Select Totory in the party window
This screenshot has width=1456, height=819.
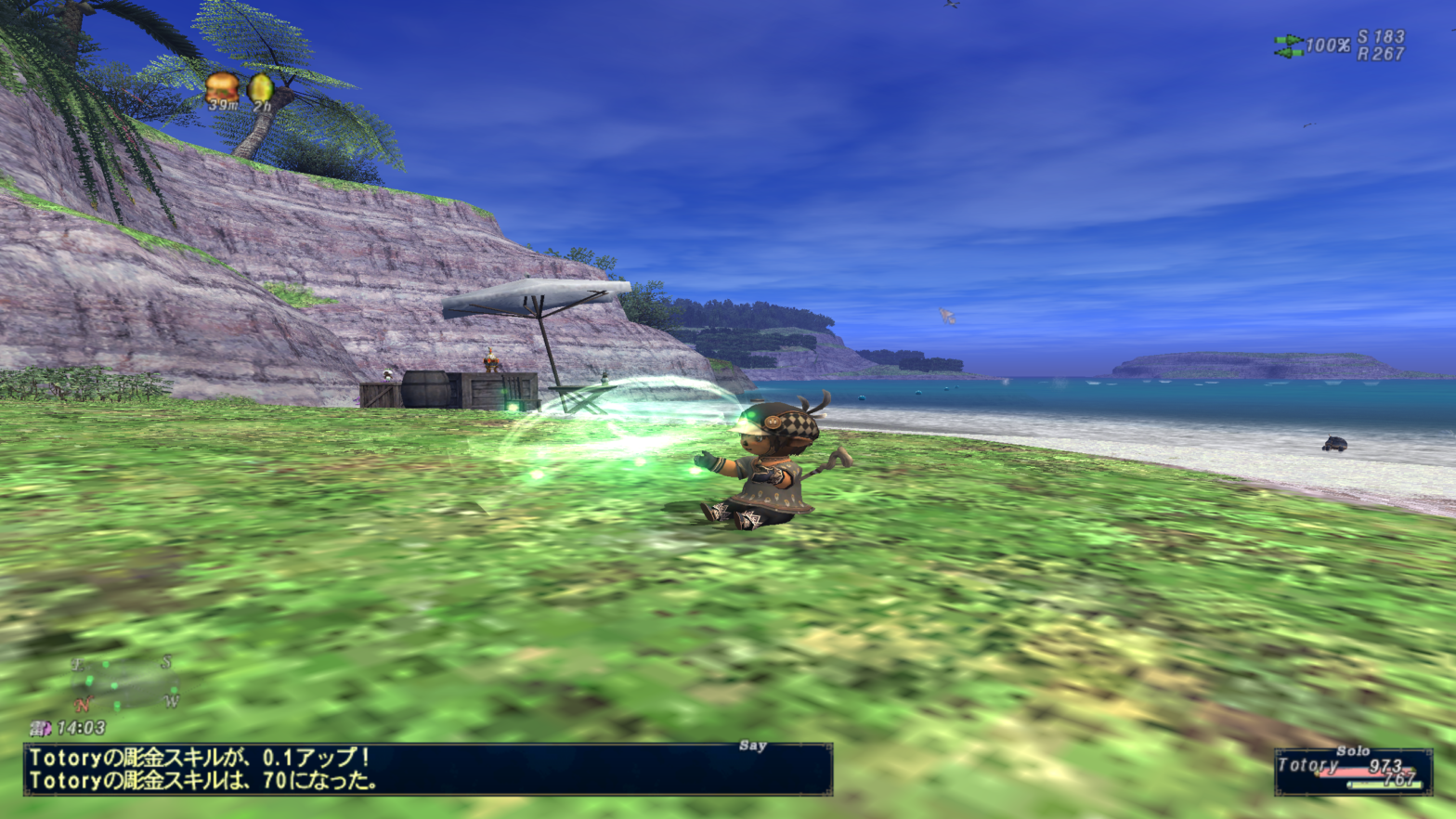pyautogui.click(x=1308, y=765)
